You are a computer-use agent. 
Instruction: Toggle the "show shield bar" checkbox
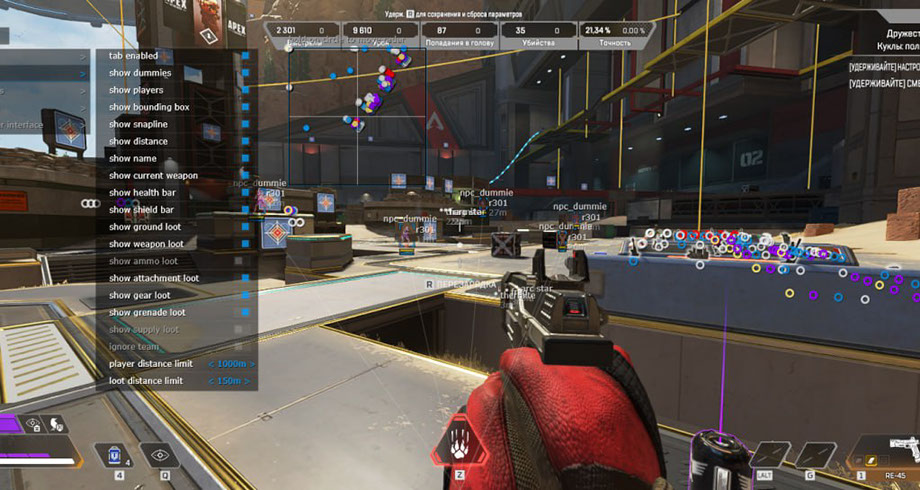pos(245,209)
